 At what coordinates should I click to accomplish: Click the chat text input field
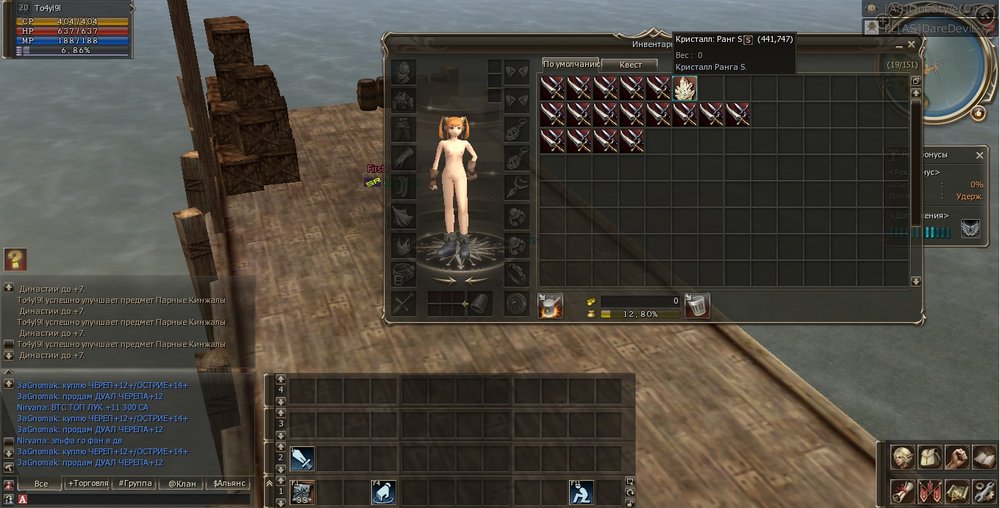tap(130, 498)
